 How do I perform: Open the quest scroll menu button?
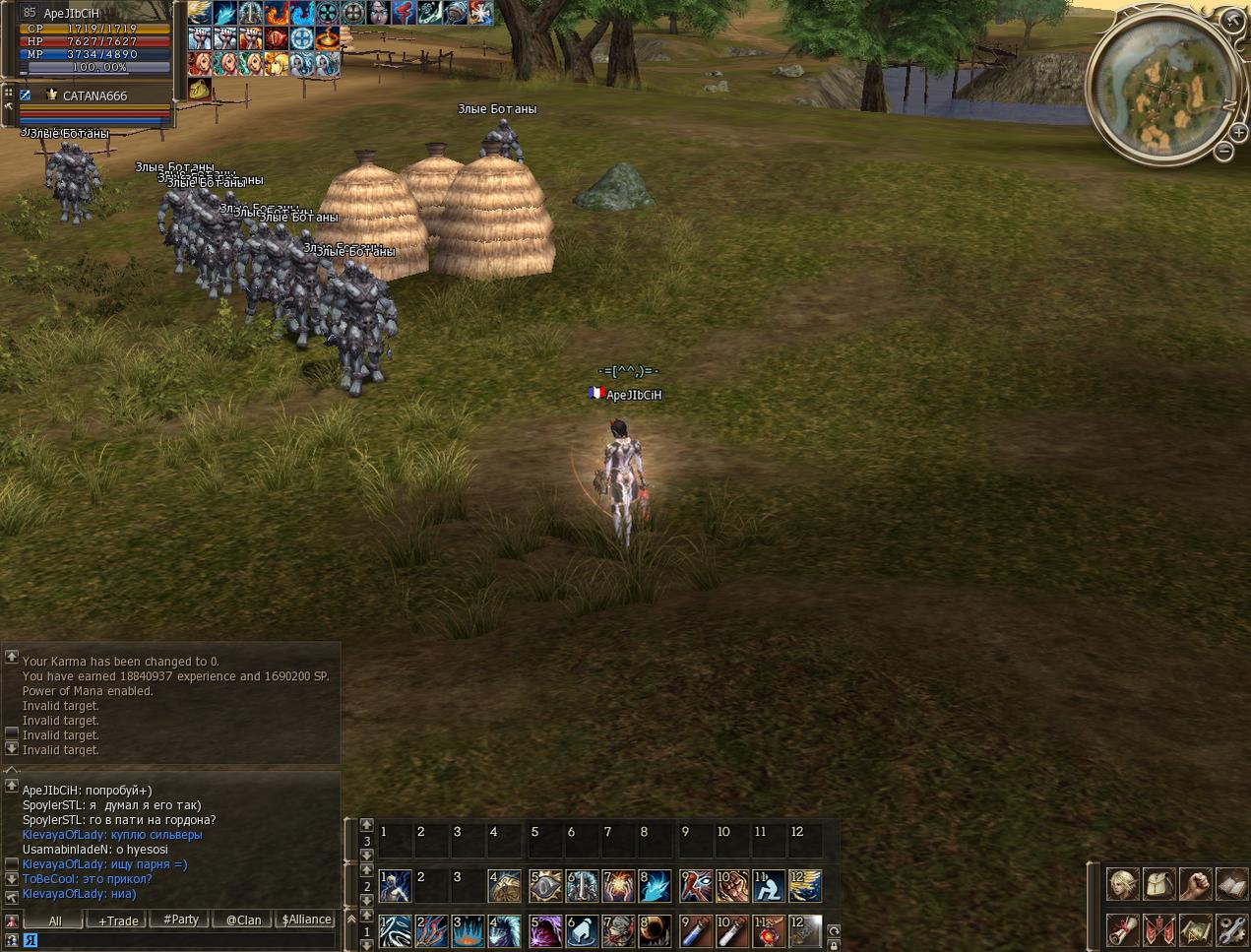(1122, 928)
